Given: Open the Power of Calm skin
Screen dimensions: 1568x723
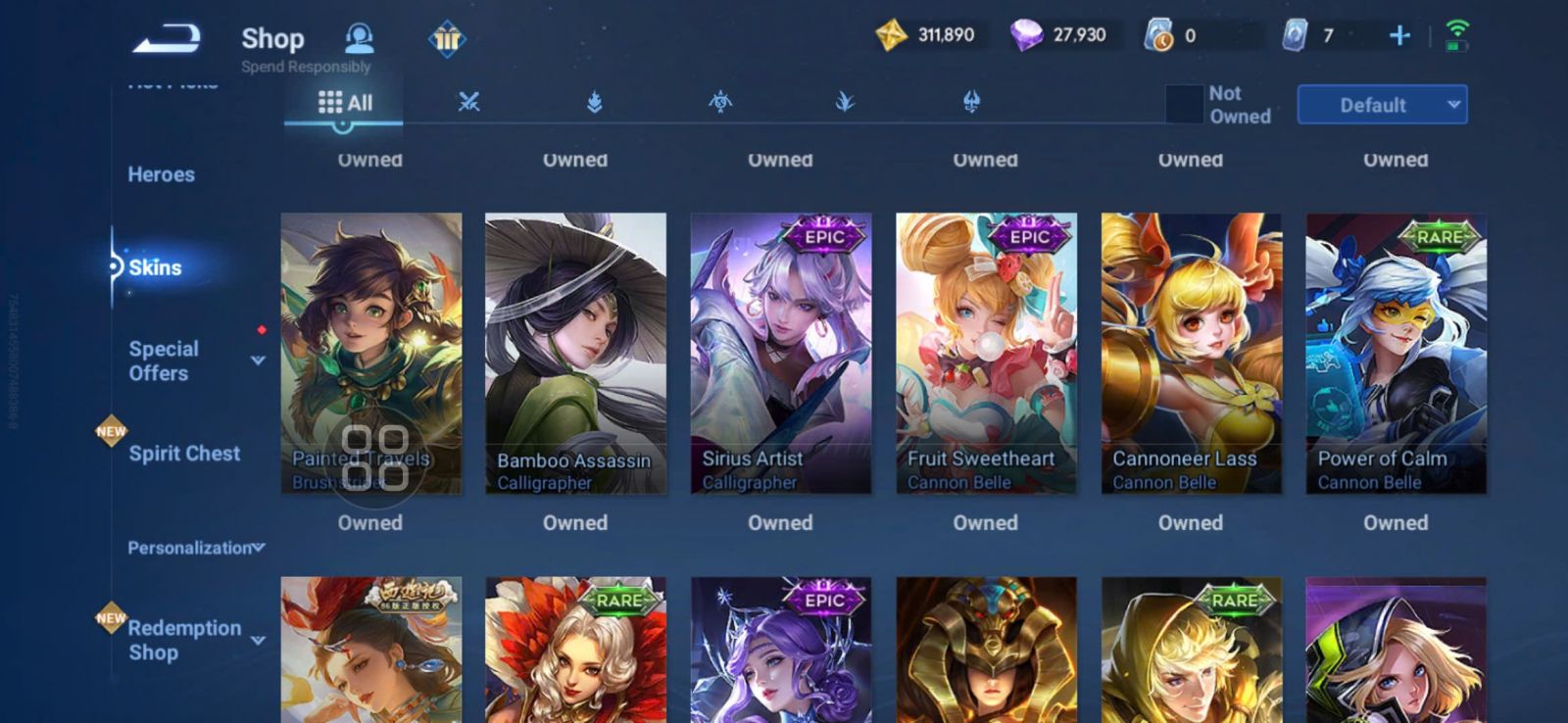Looking at the screenshot, I should pyautogui.click(x=1396, y=353).
